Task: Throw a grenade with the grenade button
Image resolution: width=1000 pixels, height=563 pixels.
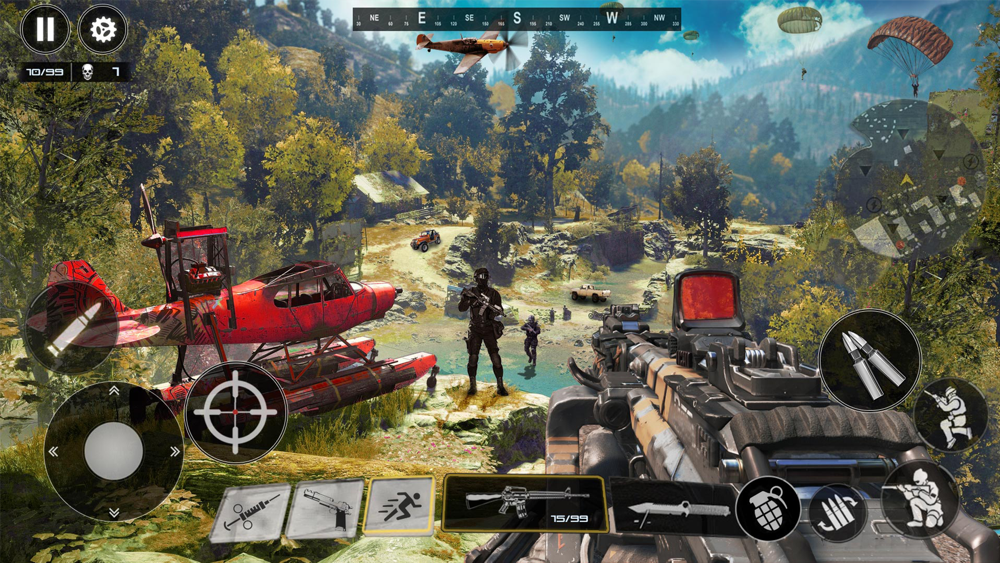Action: 768,509
